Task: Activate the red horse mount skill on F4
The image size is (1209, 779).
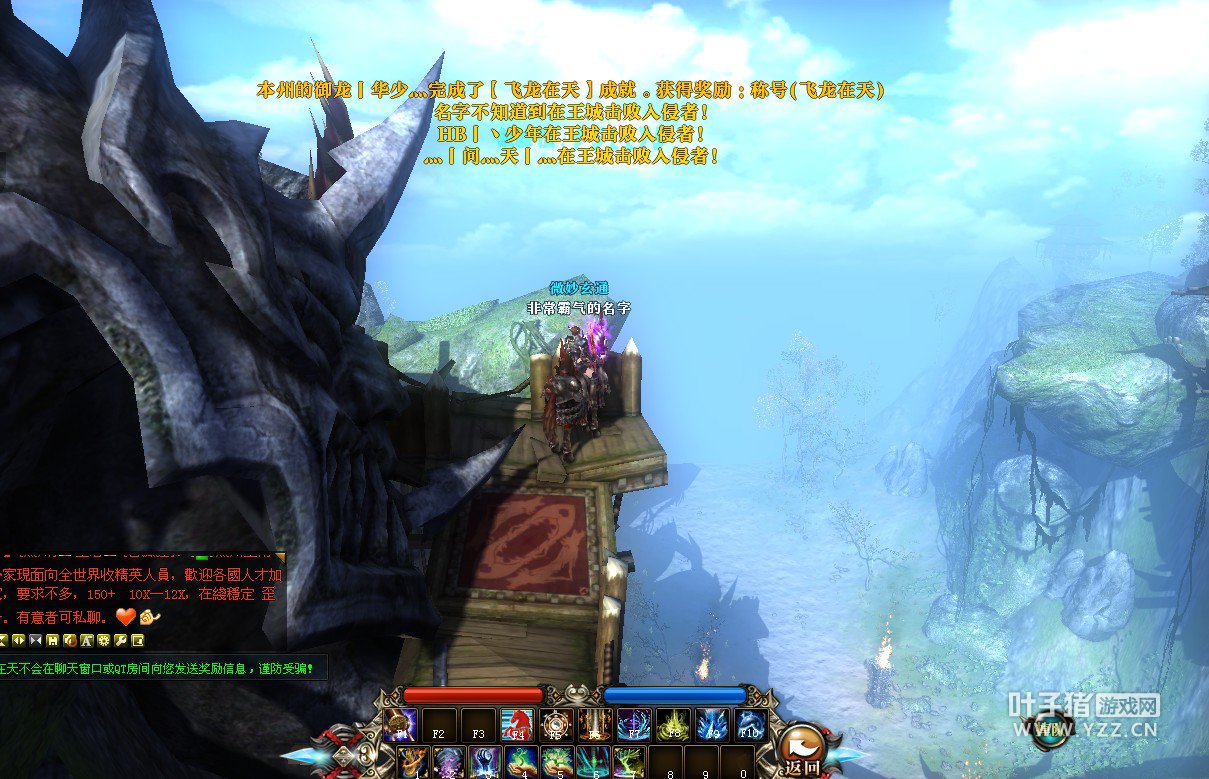Action: coord(516,724)
